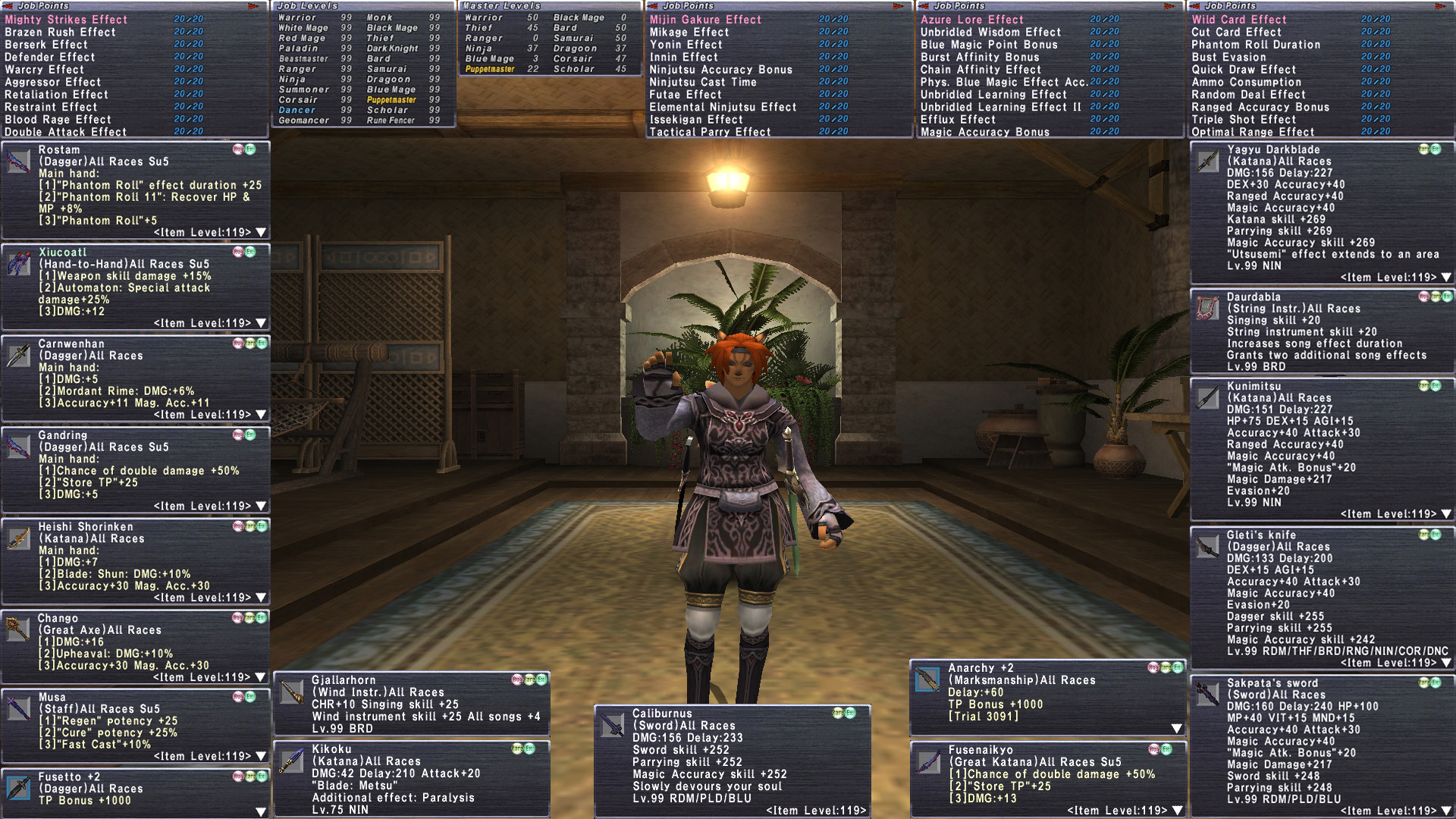
Task: Click the Chango great axe icon
Action: [x=18, y=629]
